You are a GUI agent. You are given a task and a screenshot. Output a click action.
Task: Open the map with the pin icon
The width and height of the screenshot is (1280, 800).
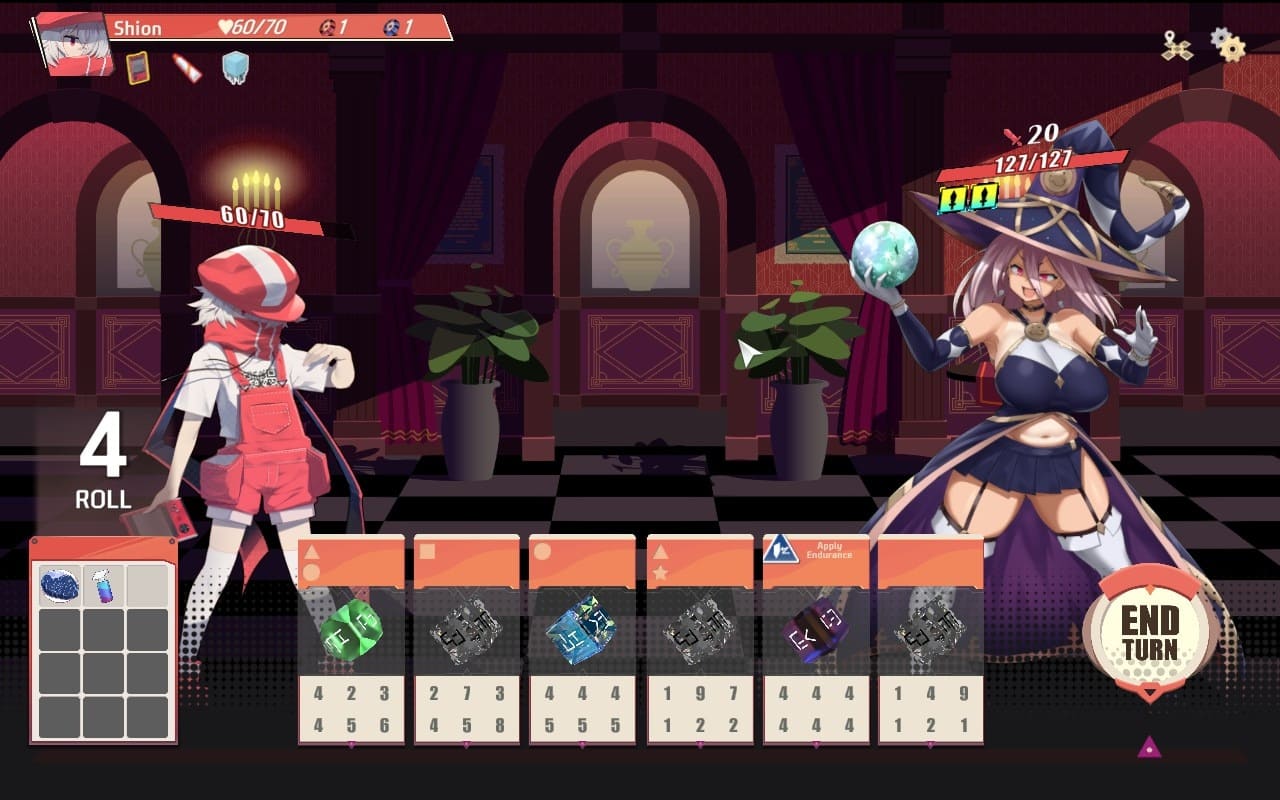click(x=1177, y=46)
